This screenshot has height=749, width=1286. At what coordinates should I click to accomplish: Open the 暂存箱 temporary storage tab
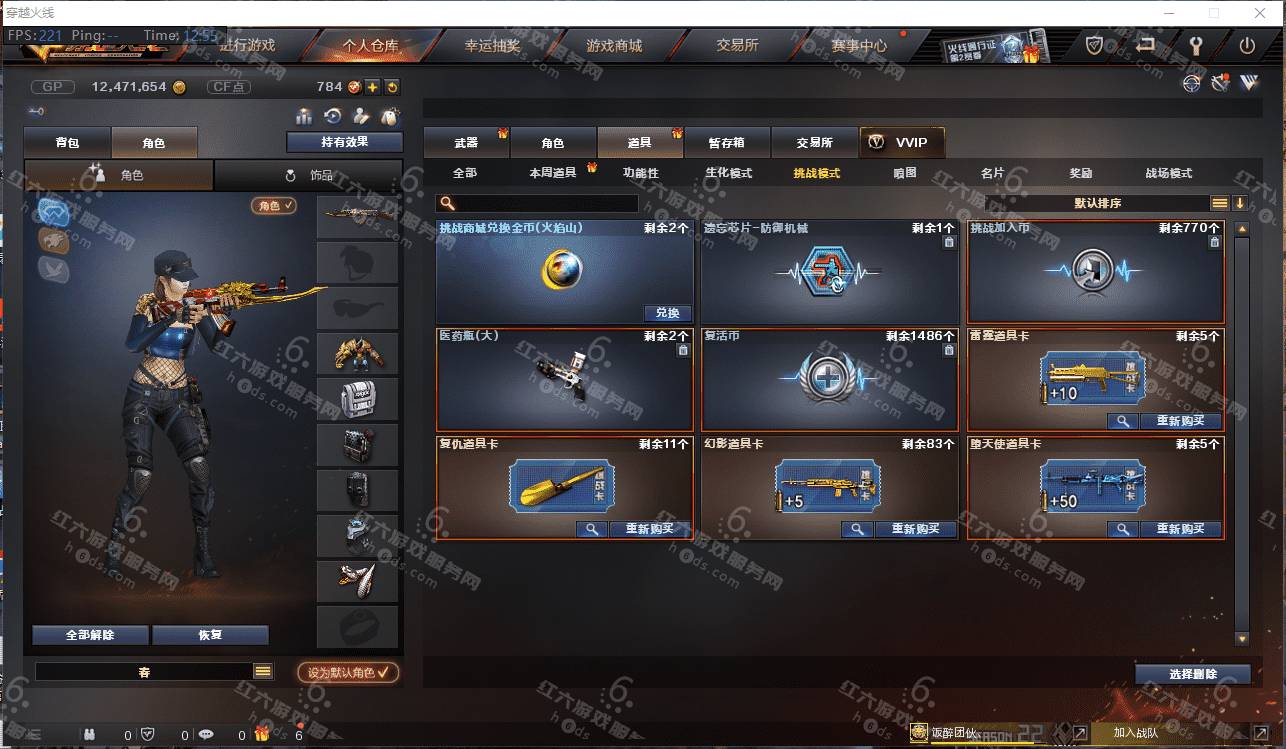[726, 143]
